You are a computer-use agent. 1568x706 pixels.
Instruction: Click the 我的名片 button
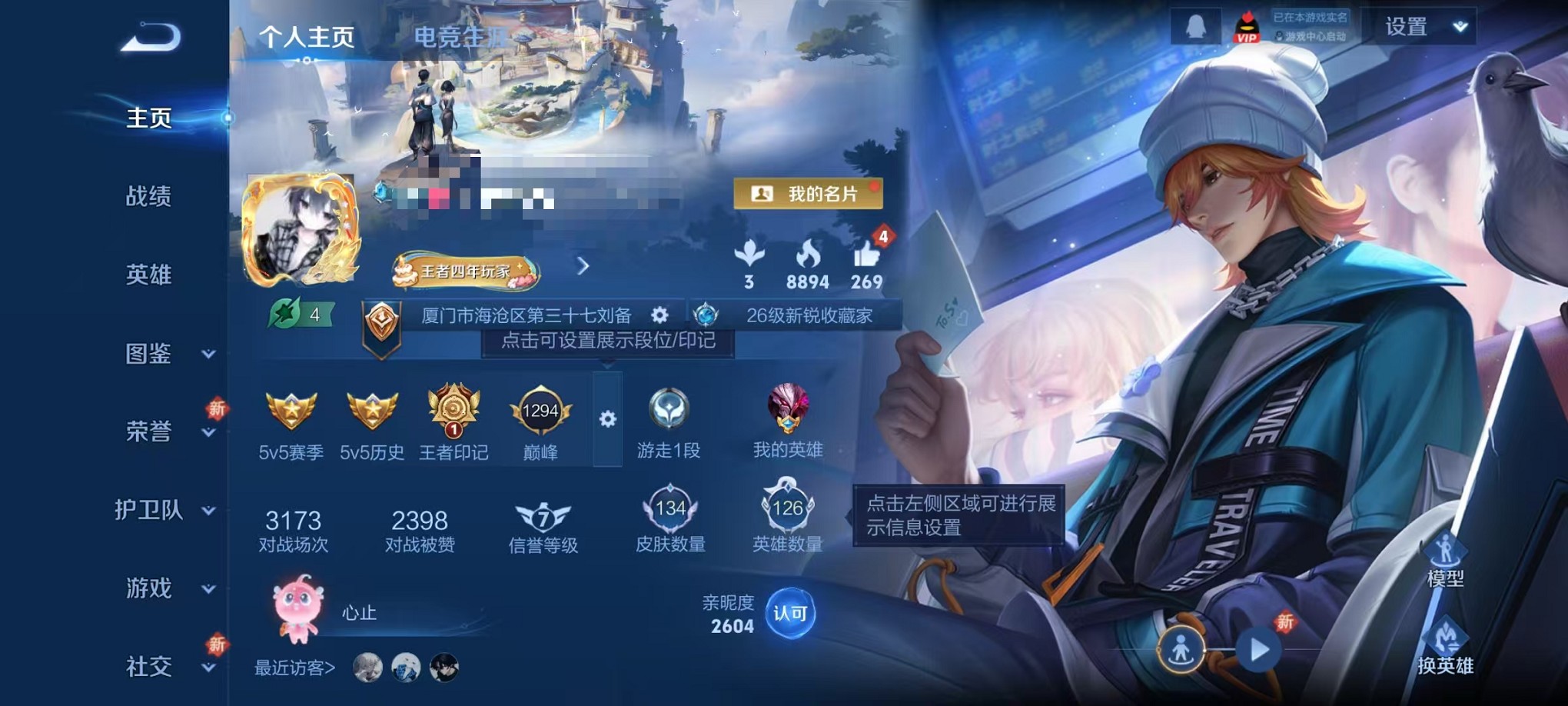pos(806,194)
